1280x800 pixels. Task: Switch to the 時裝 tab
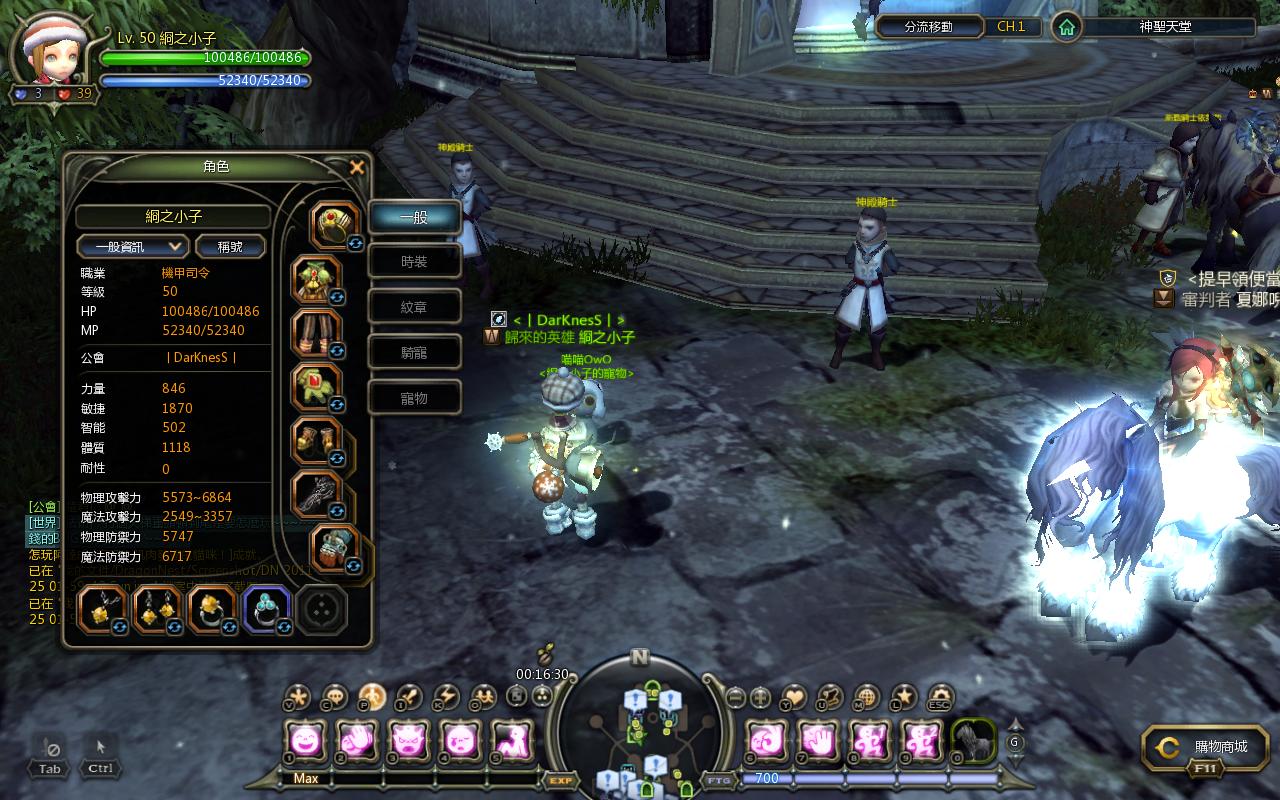coord(415,262)
